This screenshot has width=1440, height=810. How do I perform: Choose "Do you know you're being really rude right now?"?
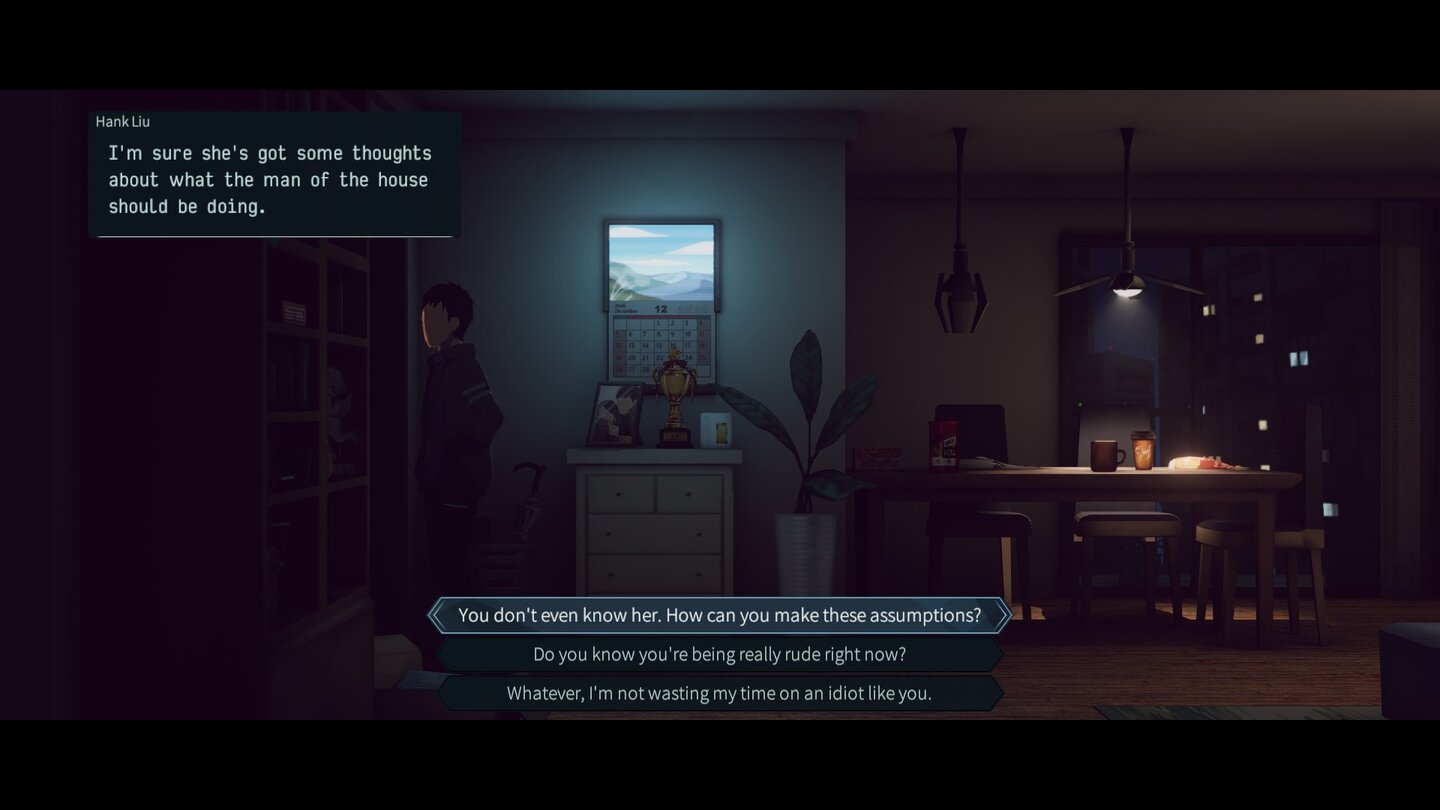(x=720, y=653)
